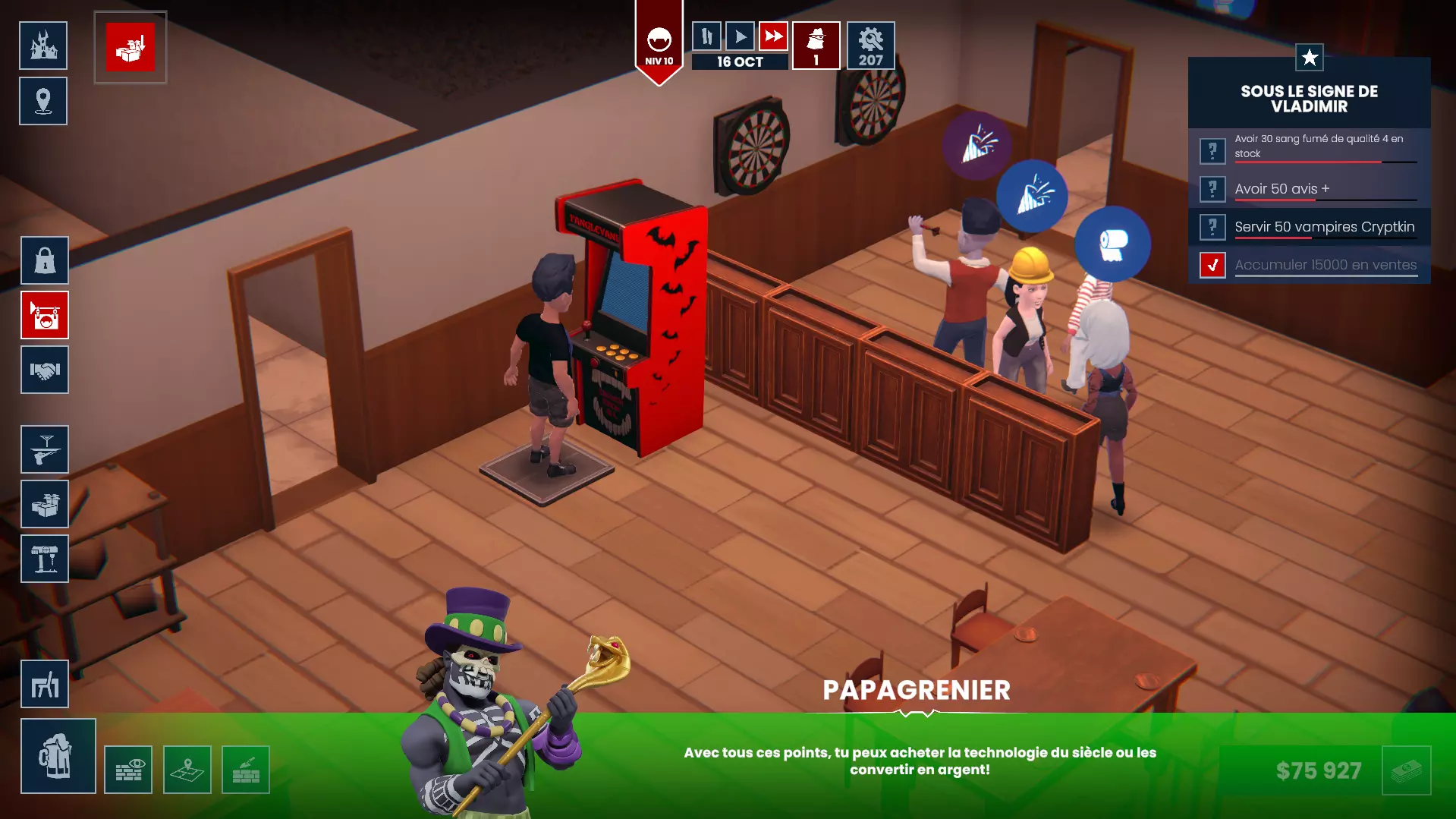Toggle the wall visibility eye button
Image resolution: width=1456 pixels, height=819 pixels.
(128, 770)
